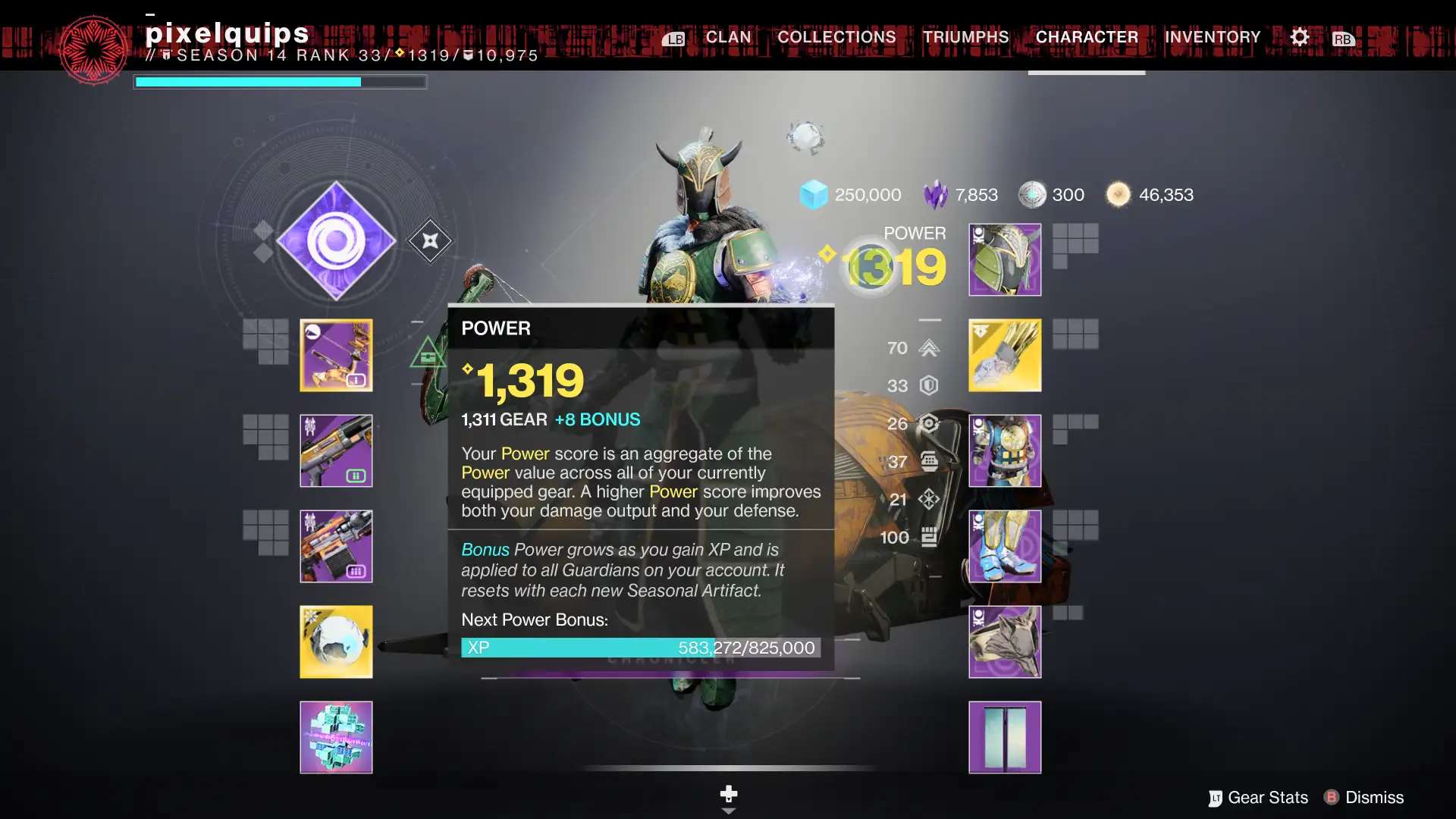Viewport: 1456px width, 819px height.
Task: Open the equipped machine gun power slot
Action: pos(336,546)
